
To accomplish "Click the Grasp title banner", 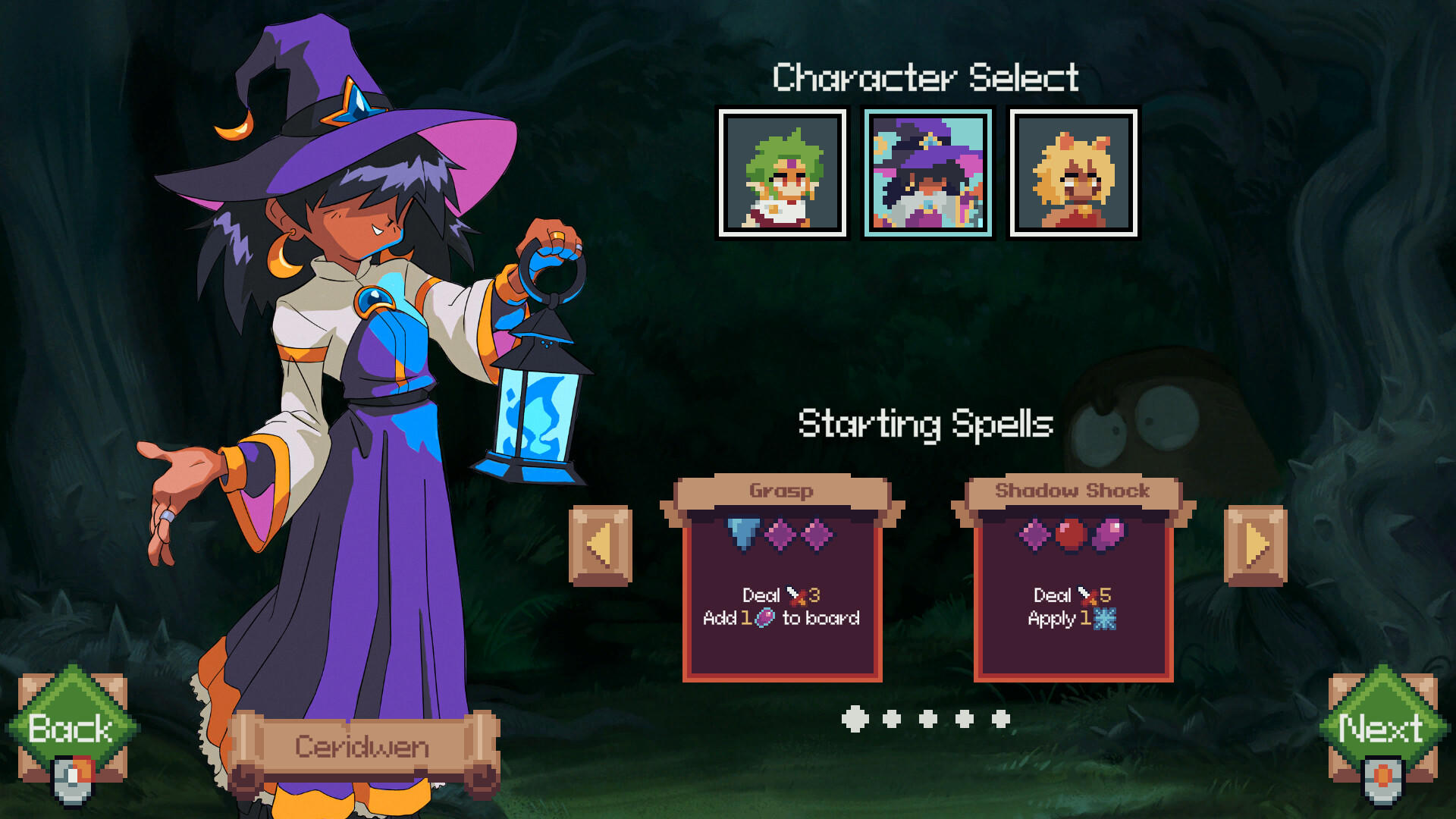I will [782, 491].
